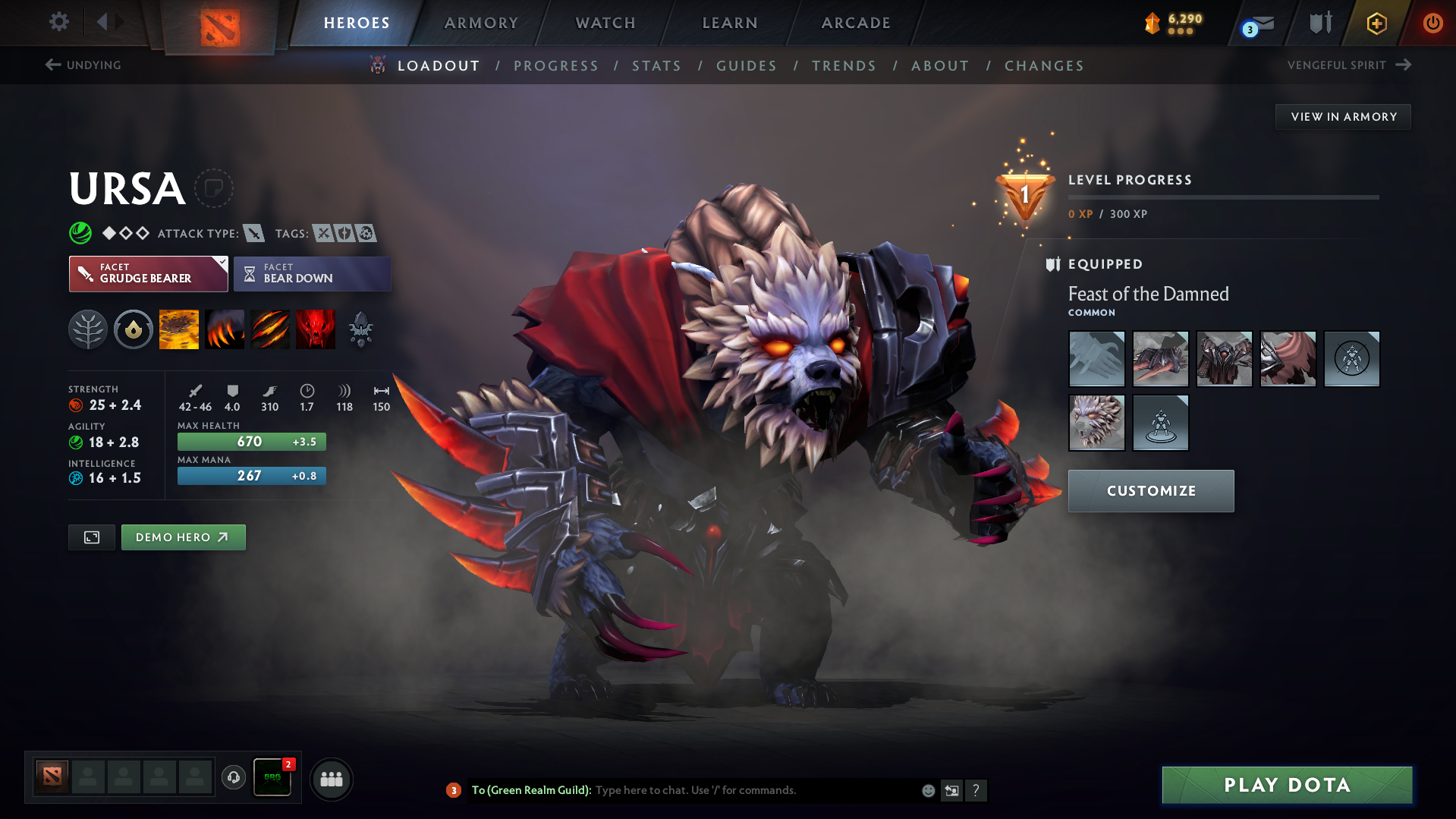
Task: Switch to the STATS tab
Action: (656, 65)
